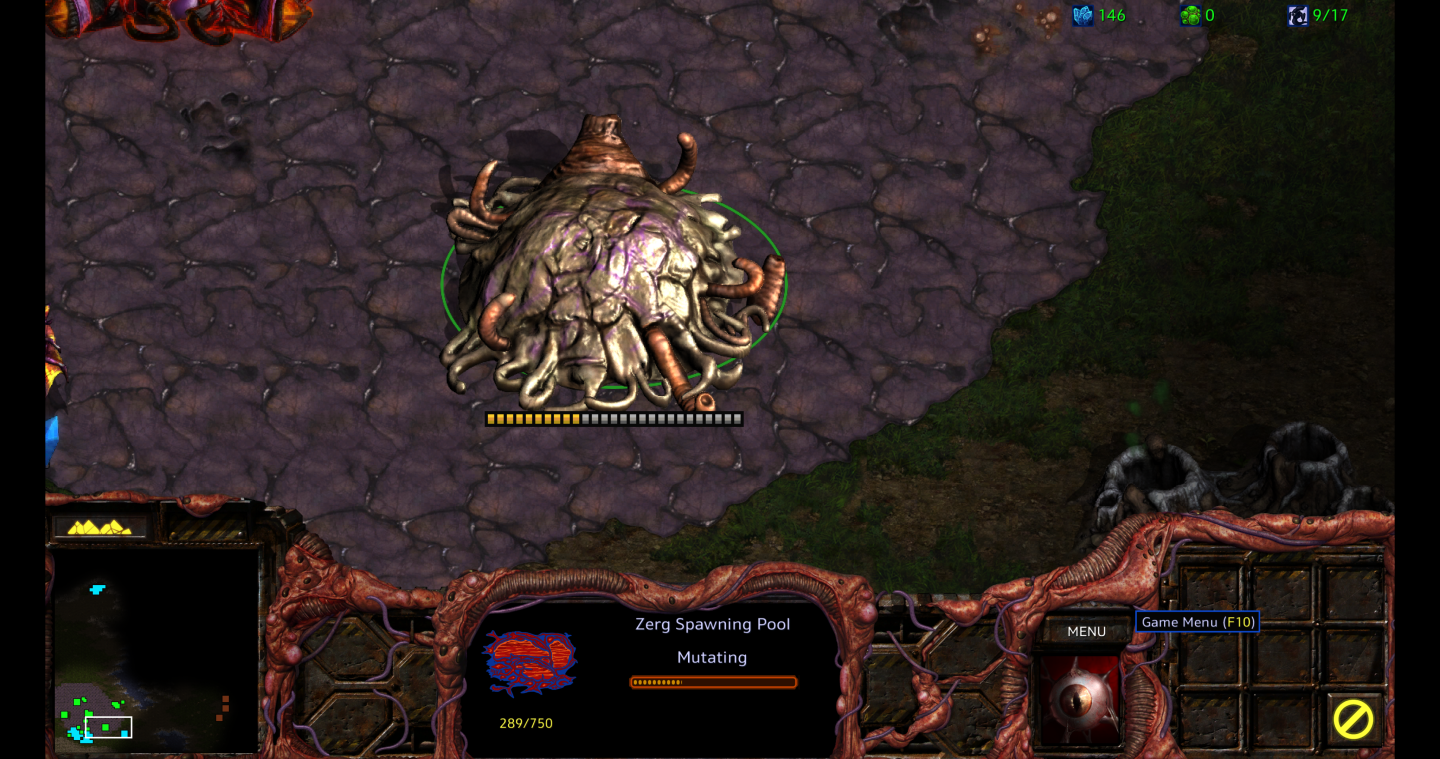
Task: Click the Game Menu (F10) tooltip label
Action: point(1197,621)
